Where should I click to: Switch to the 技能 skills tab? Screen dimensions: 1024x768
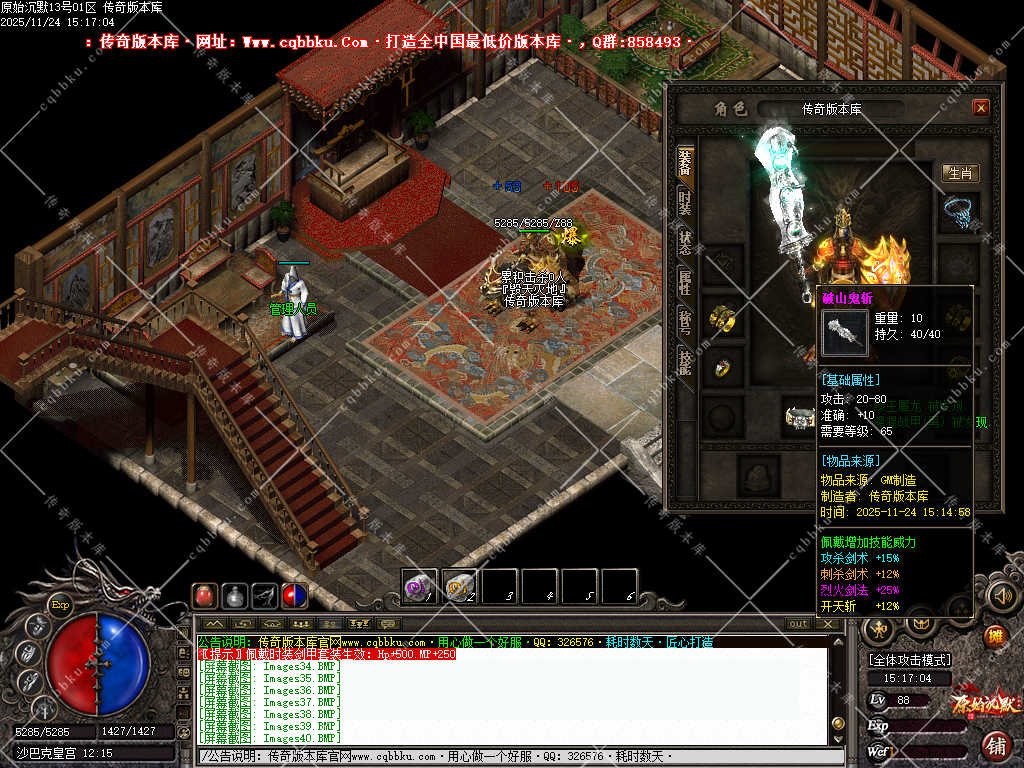click(685, 362)
